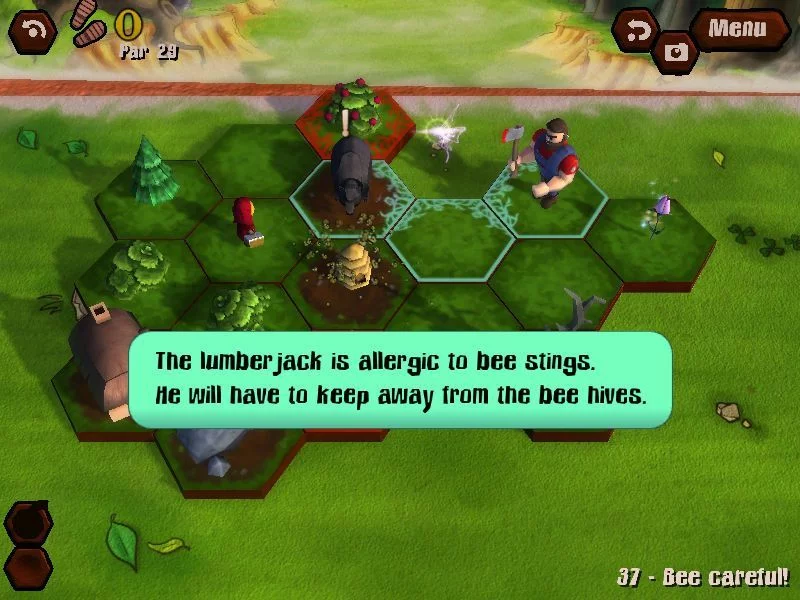This screenshot has width=800, height=600.
Task: Dismiss the lumberjack bee allergy hint box
Action: [400, 379]
